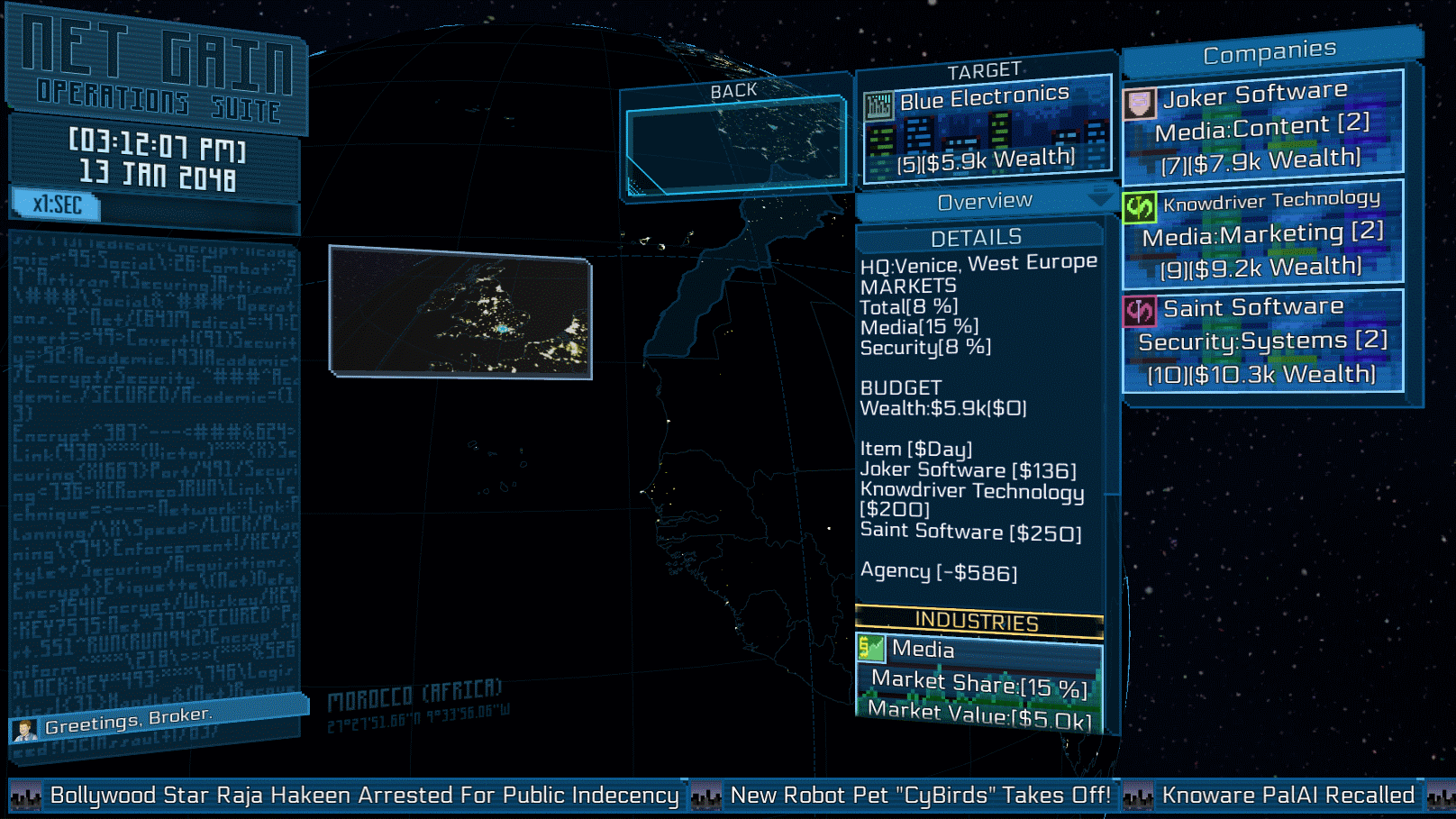The height and width of the screenshot is (819, 1456).
Task: Click the Companies panel header
Action: click(x=1269, y=54)
